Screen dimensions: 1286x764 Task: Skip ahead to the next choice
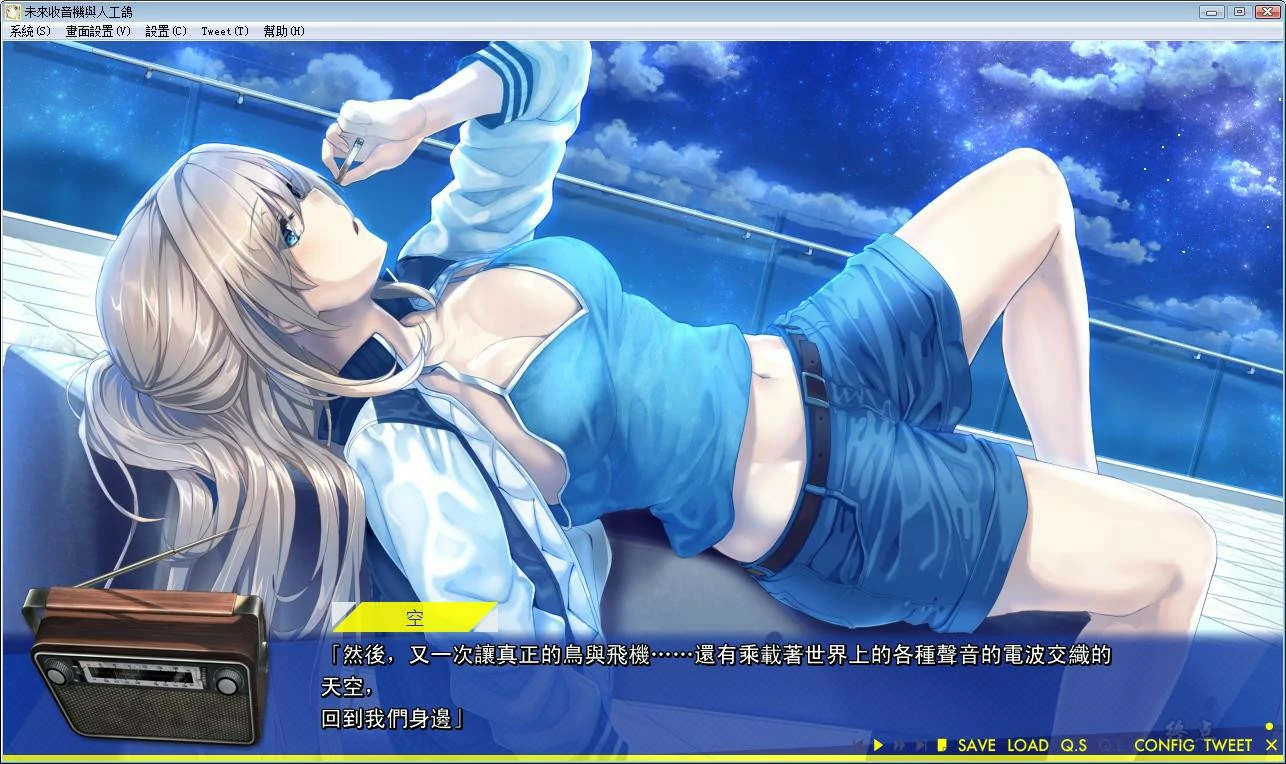pyautogui.click(x=921, y=745)
